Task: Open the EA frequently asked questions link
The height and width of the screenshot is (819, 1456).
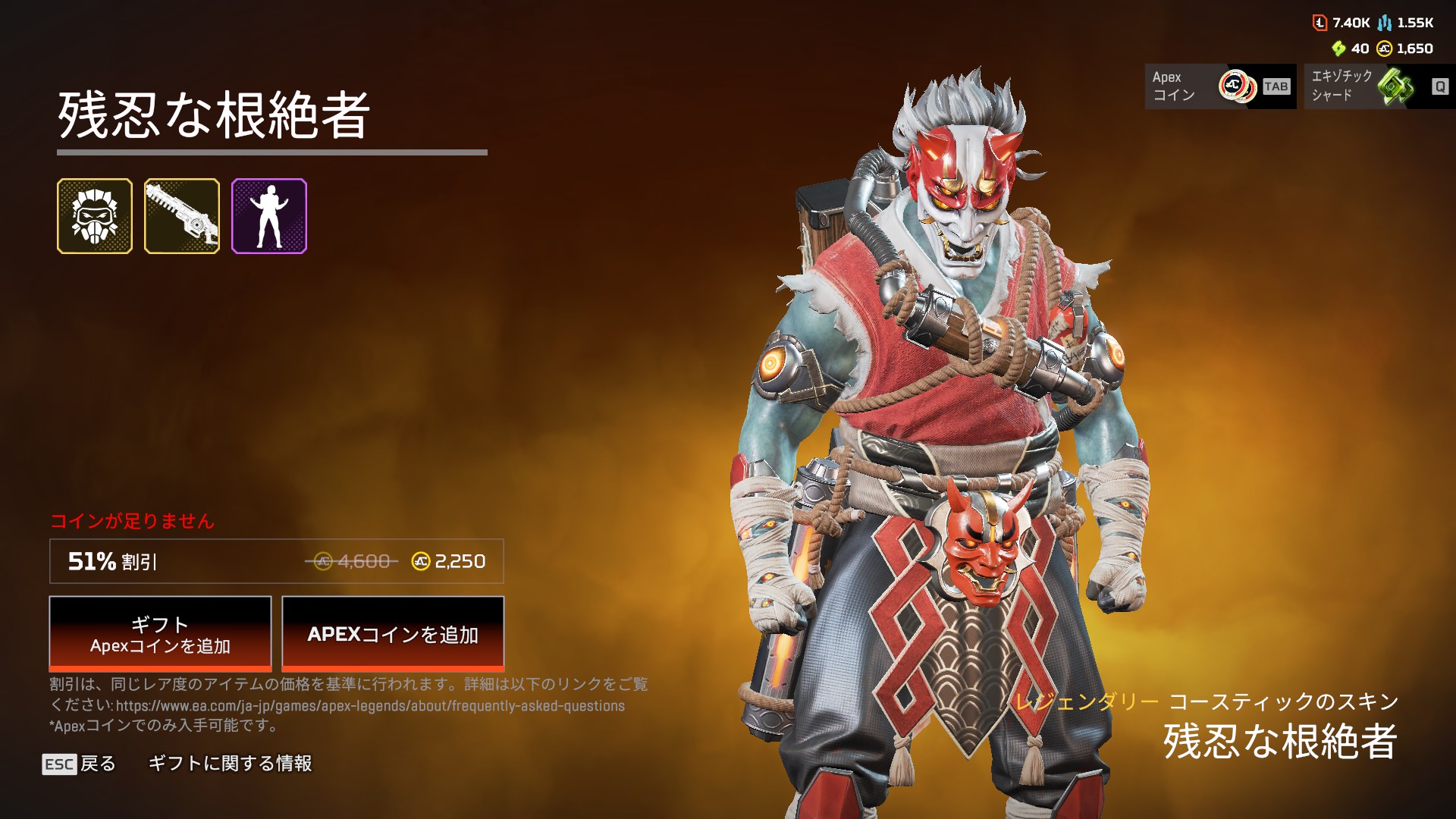Action: (370, 706)
